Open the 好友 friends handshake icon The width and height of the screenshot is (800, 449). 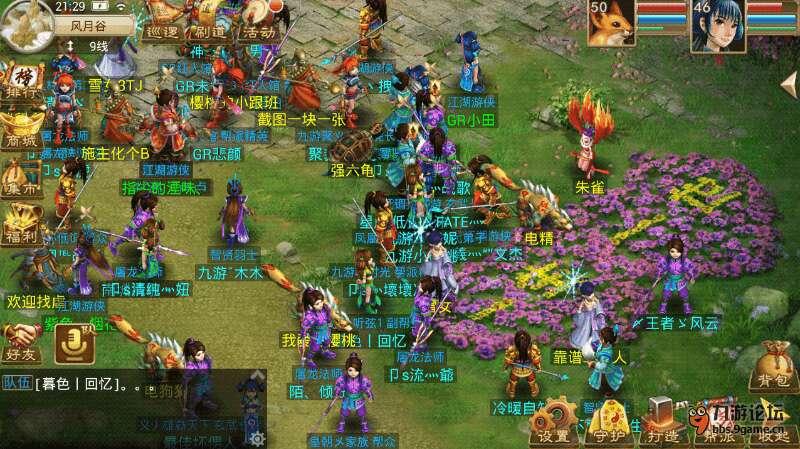(x=21, y=340)
